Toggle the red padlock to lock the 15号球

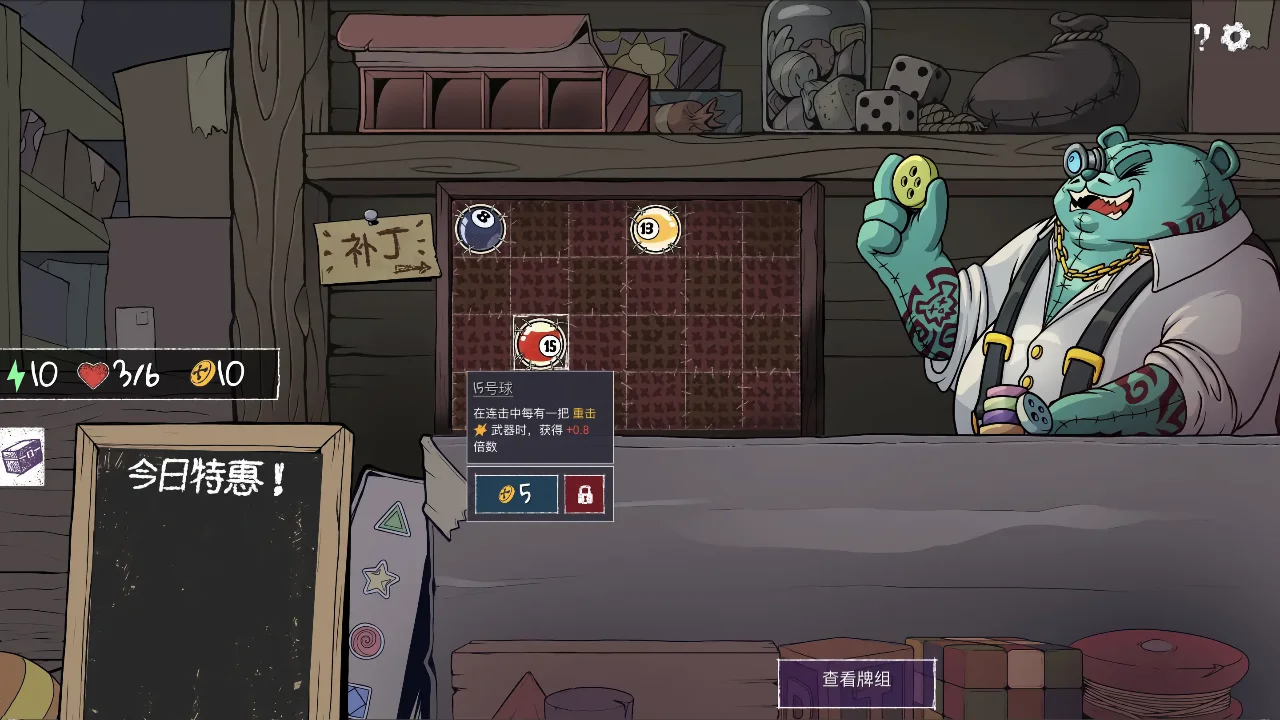585,493
